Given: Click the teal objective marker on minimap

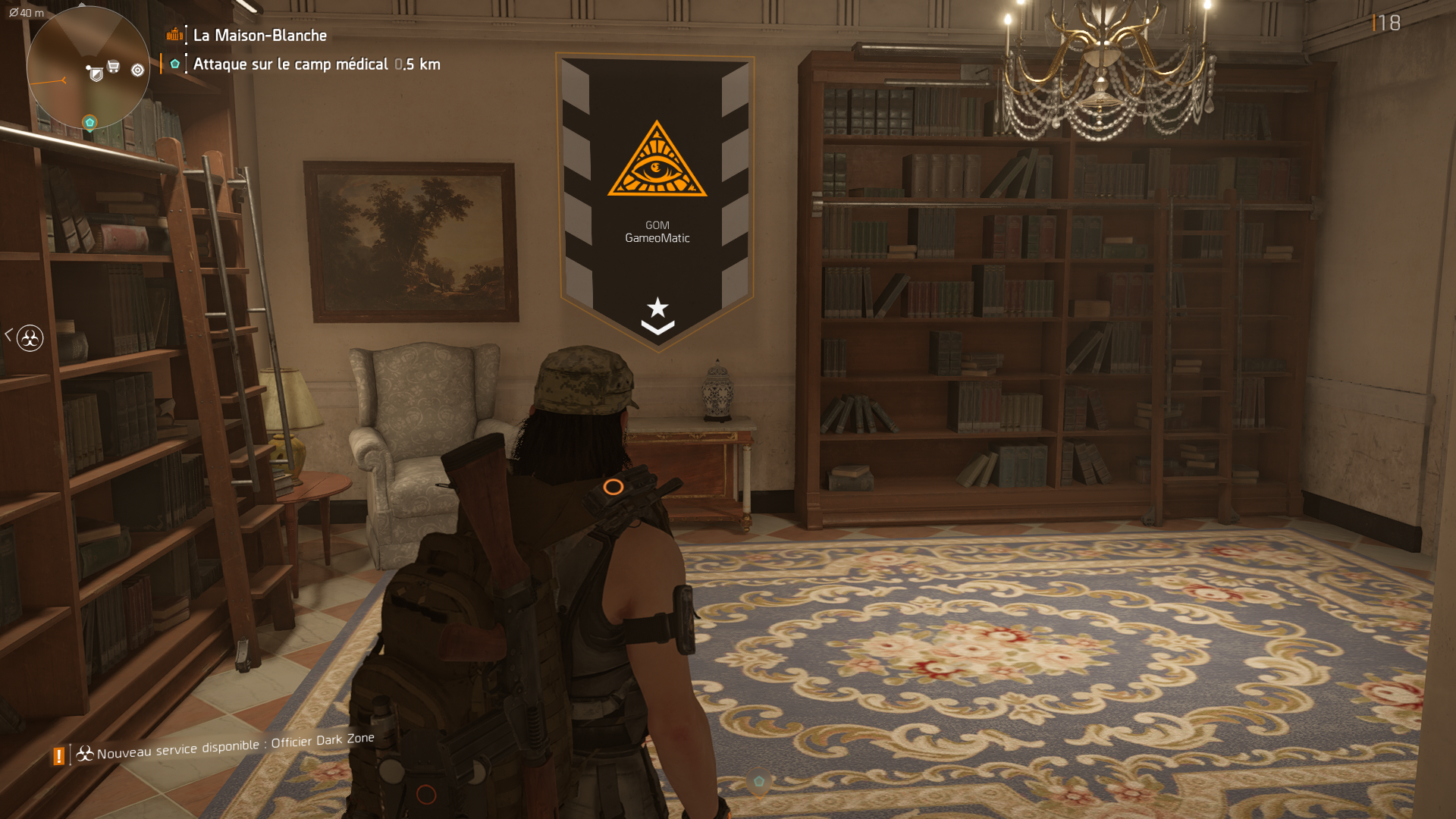Looking at the screenshot, I should pos(89,123).
